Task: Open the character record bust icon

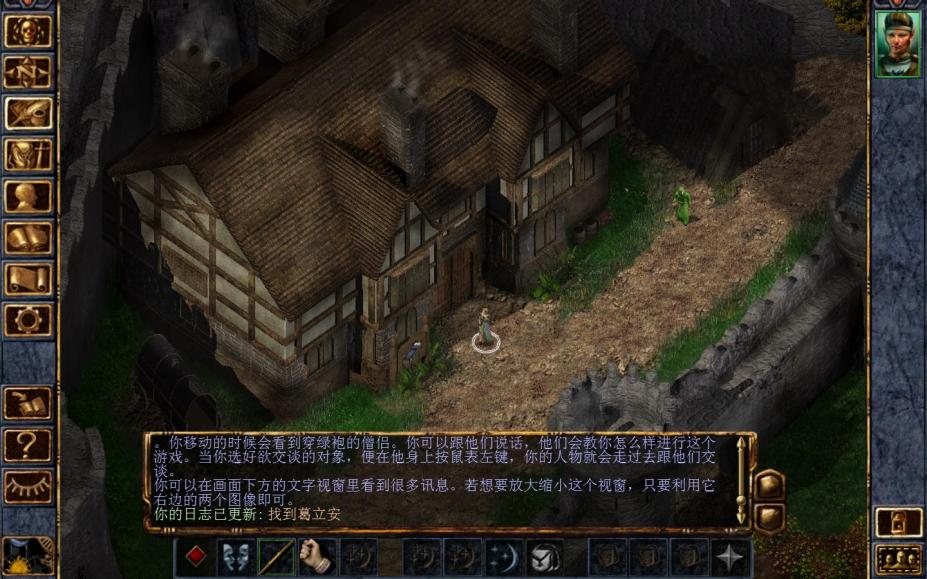Action: click(x=28, y=196)
